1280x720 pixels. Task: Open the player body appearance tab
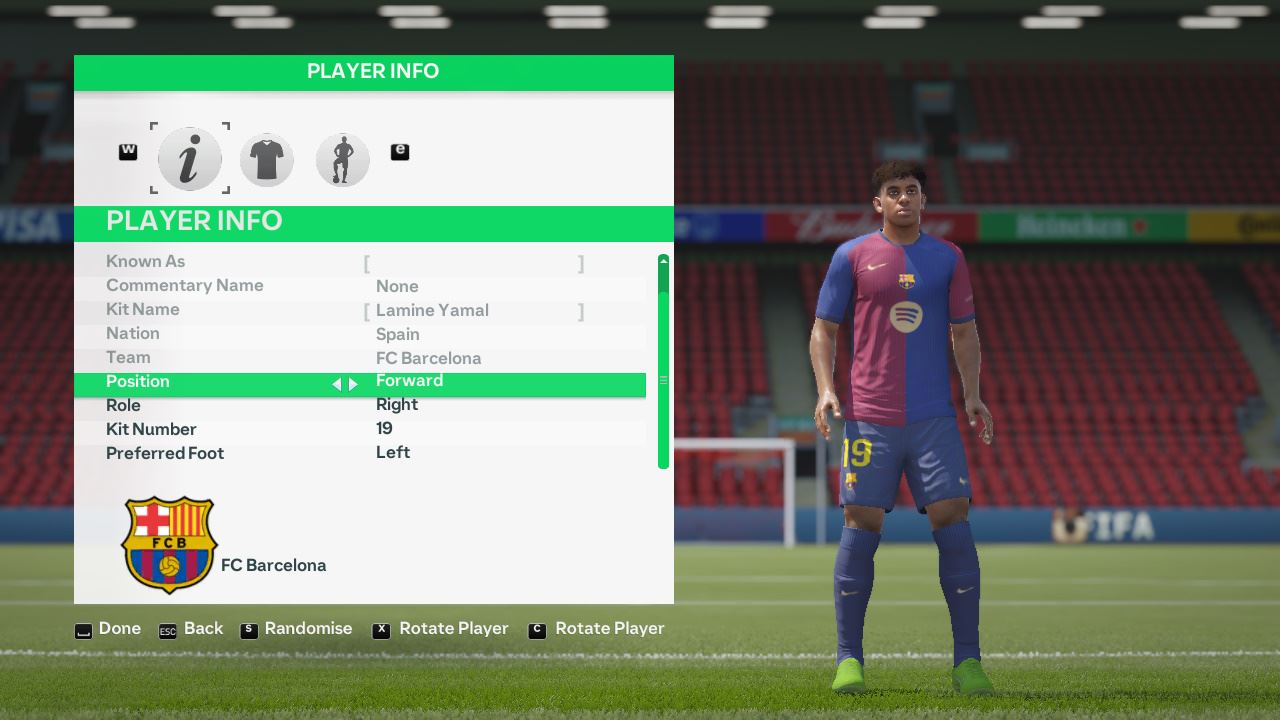tap(342, 159)
